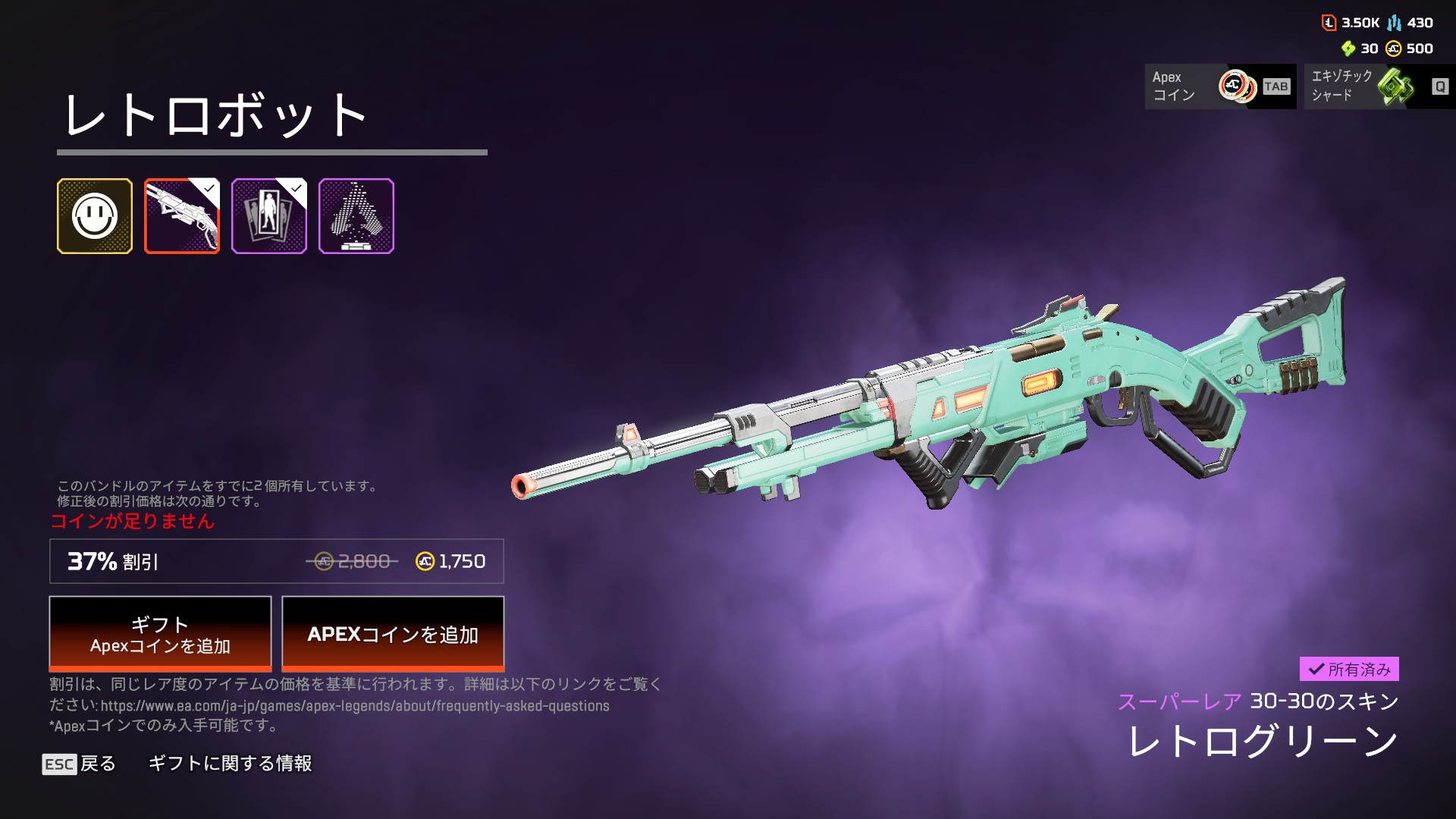Open the Apex Coins currency tab

(1219, 86)
